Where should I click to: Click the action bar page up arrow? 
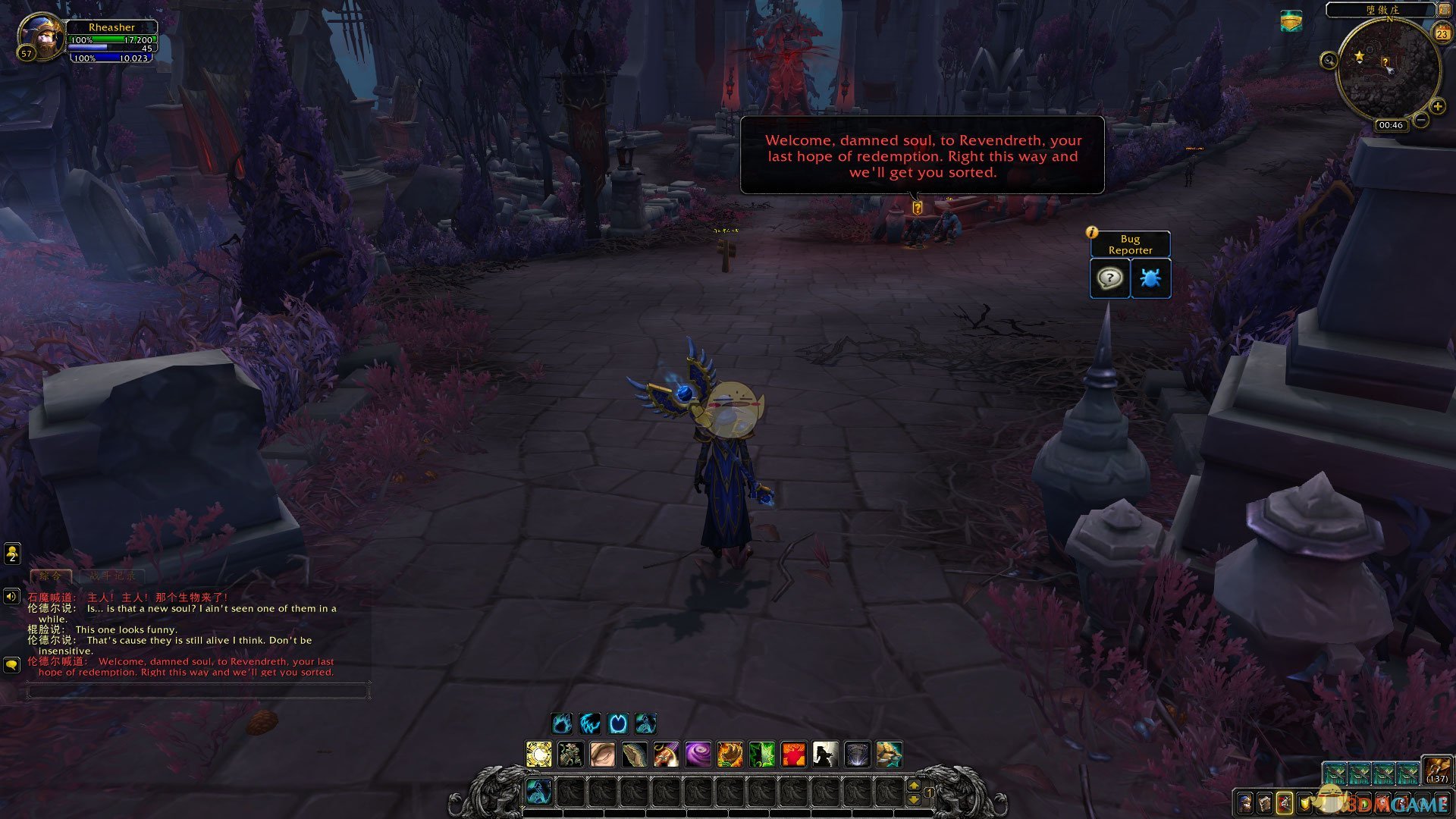pyautogui.click(x=914, y=786)
